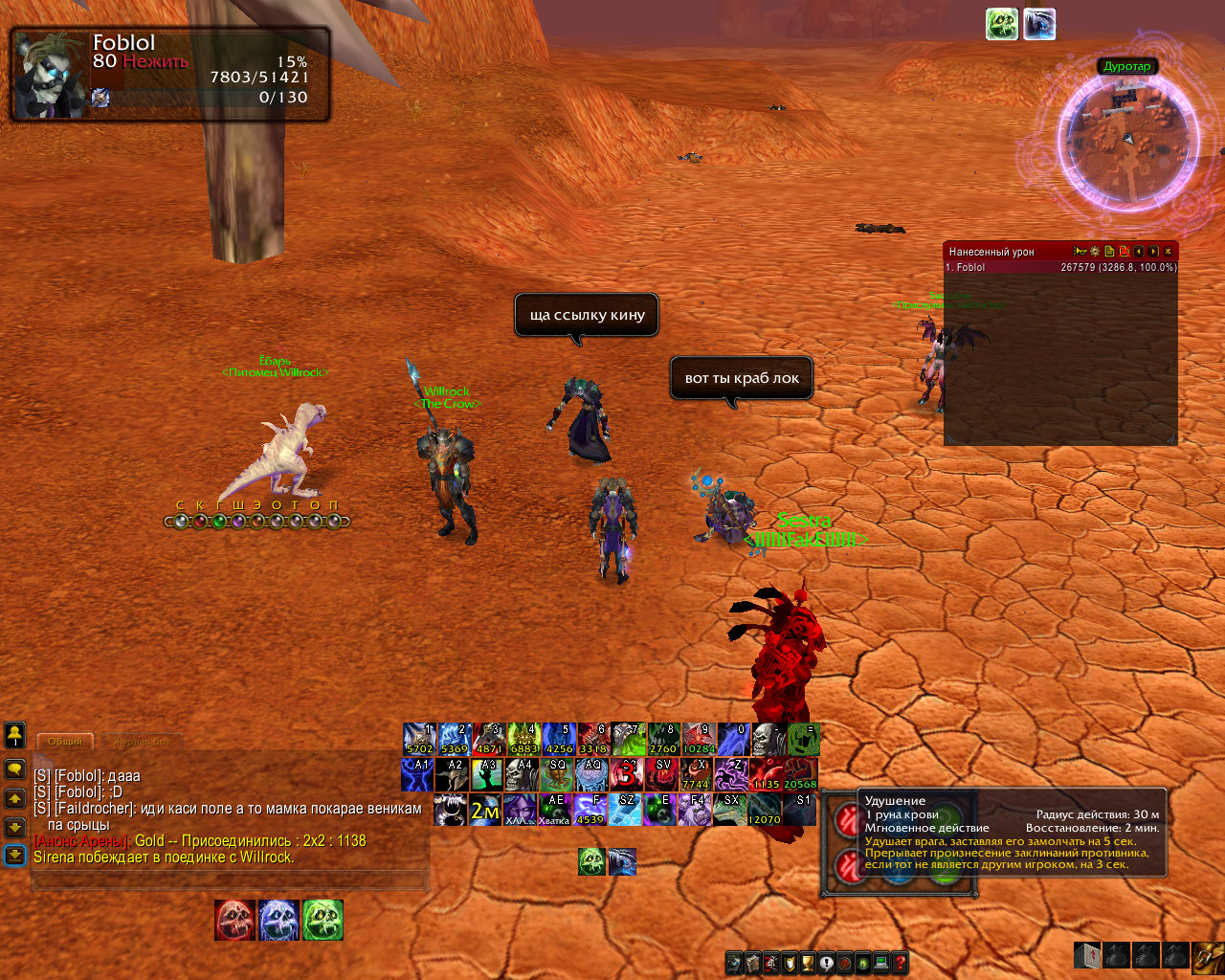Select the green skull presence icon

point(323,920)
